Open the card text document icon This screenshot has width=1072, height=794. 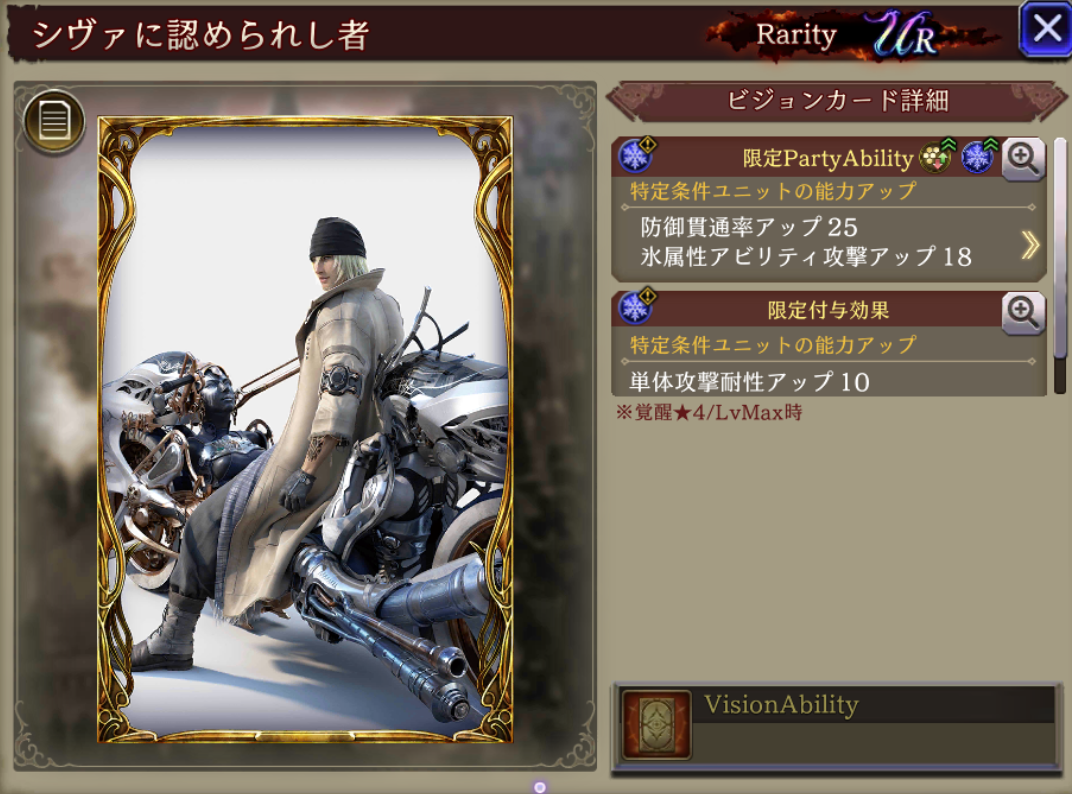pyautogui.click(x=54, y=122)
